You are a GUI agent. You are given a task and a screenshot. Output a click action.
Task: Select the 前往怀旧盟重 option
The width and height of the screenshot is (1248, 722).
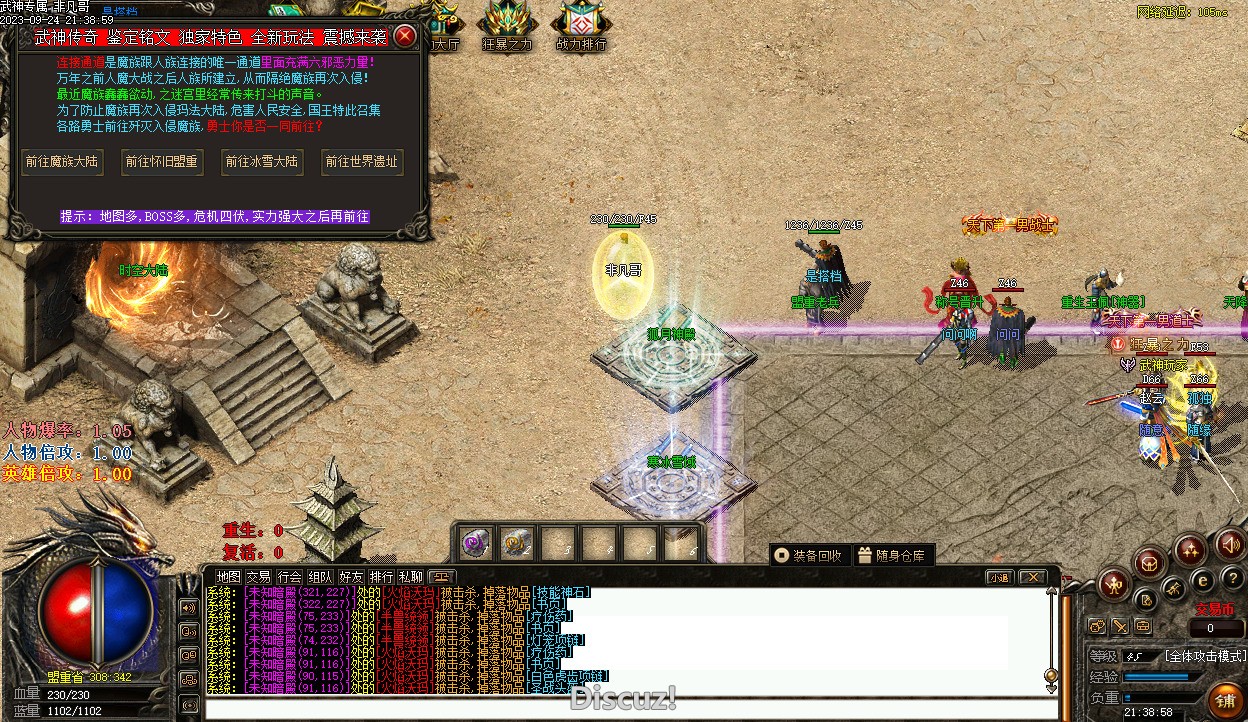coord(162,162)
